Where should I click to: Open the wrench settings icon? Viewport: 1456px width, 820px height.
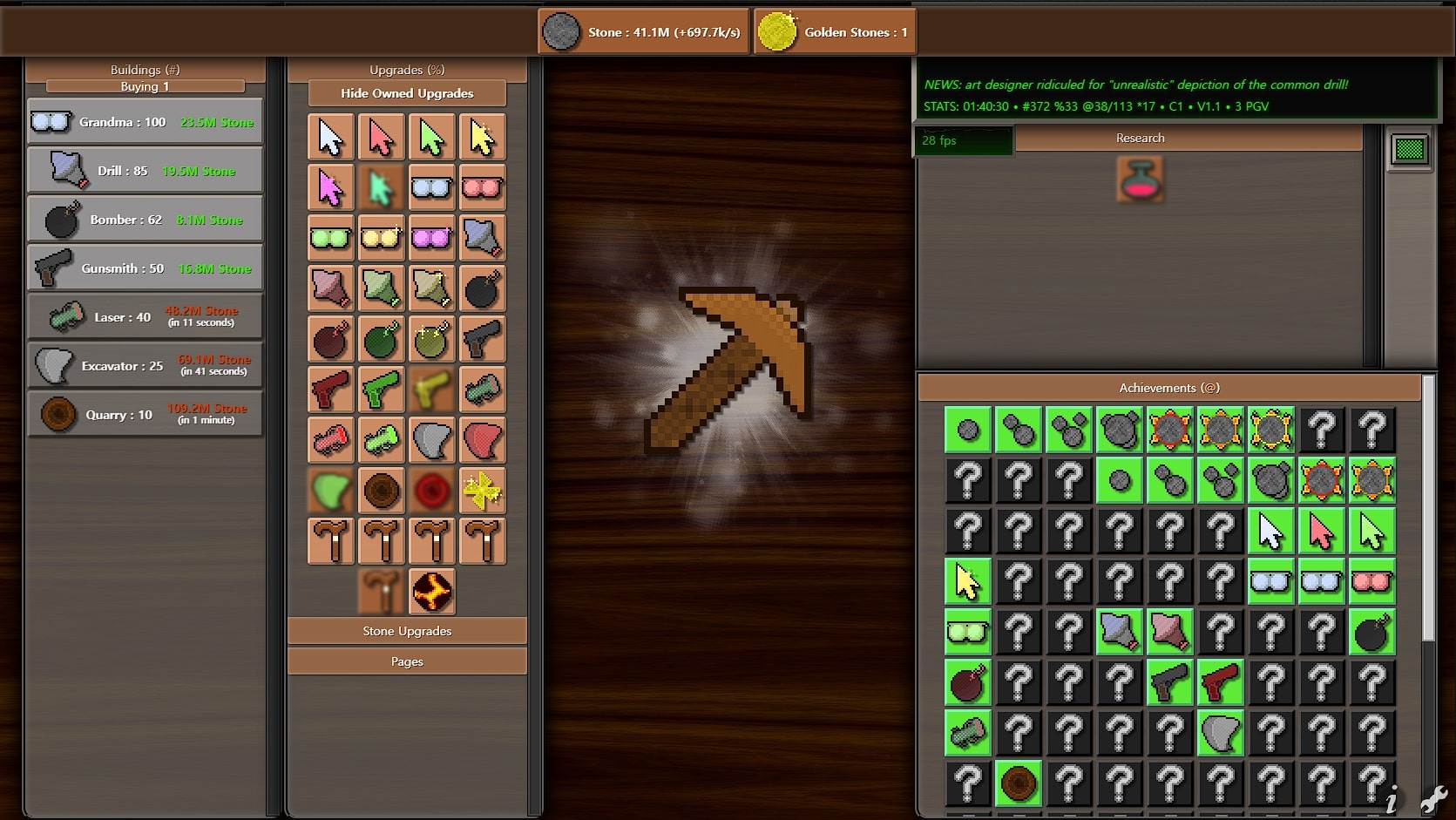1433,799
